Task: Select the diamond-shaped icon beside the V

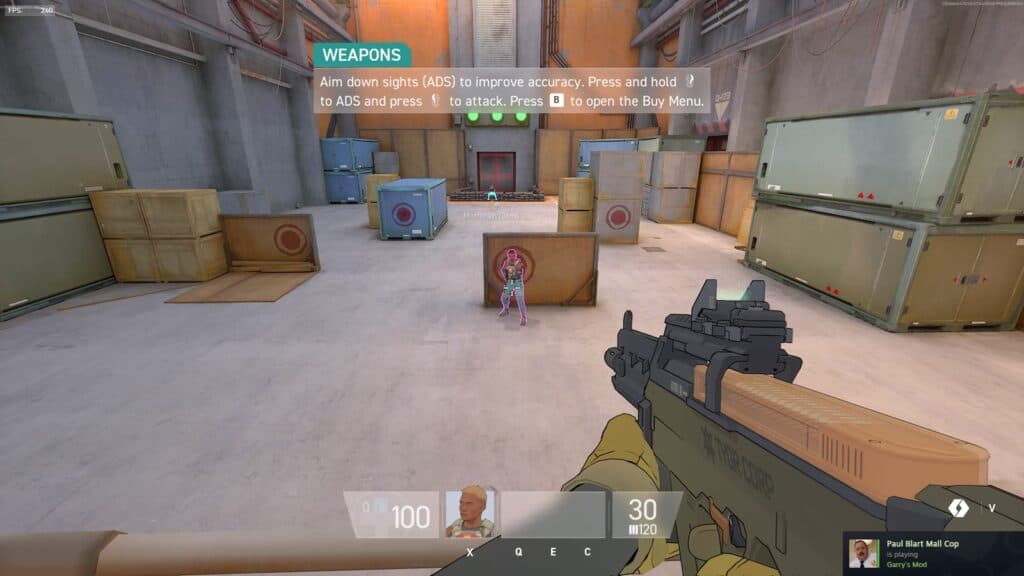Action: click(958, 508)
